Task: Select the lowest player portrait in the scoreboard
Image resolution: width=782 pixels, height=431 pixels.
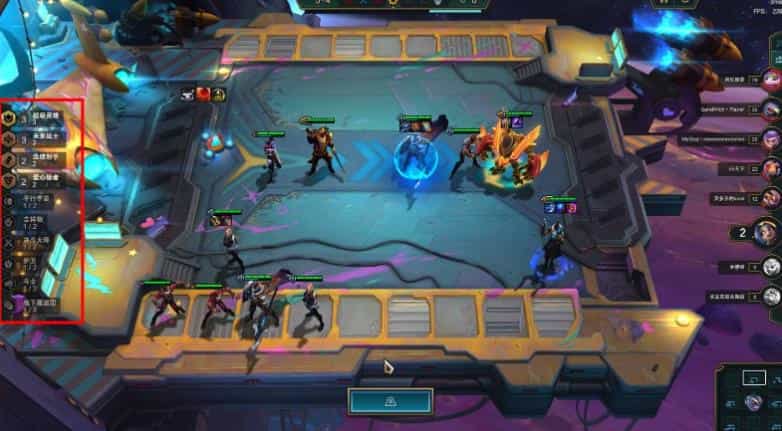Action: coord(770,296)
